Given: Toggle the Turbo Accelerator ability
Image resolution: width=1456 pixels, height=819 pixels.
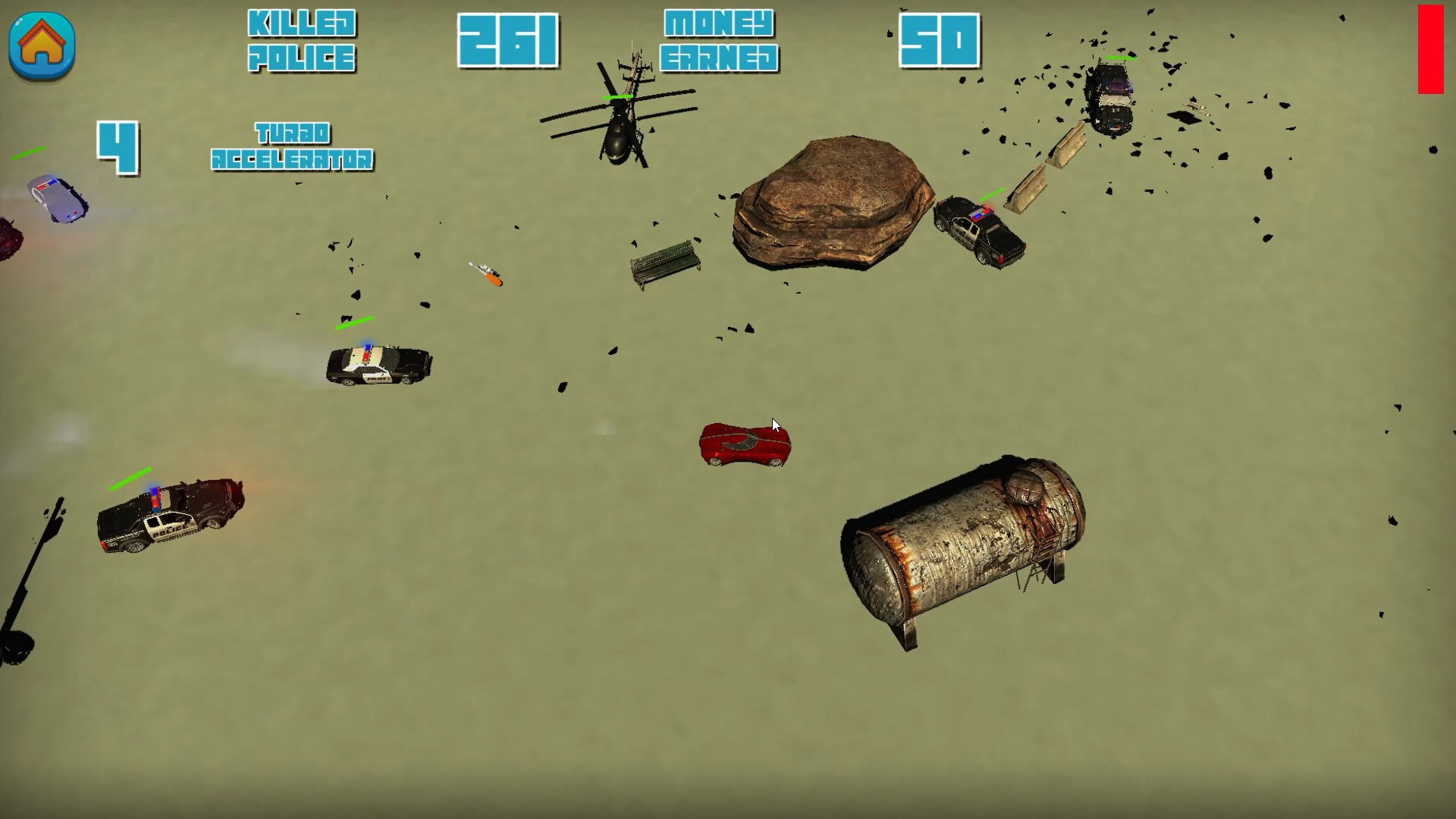Looking at the screenshot, I should click(x=292, y=148).
